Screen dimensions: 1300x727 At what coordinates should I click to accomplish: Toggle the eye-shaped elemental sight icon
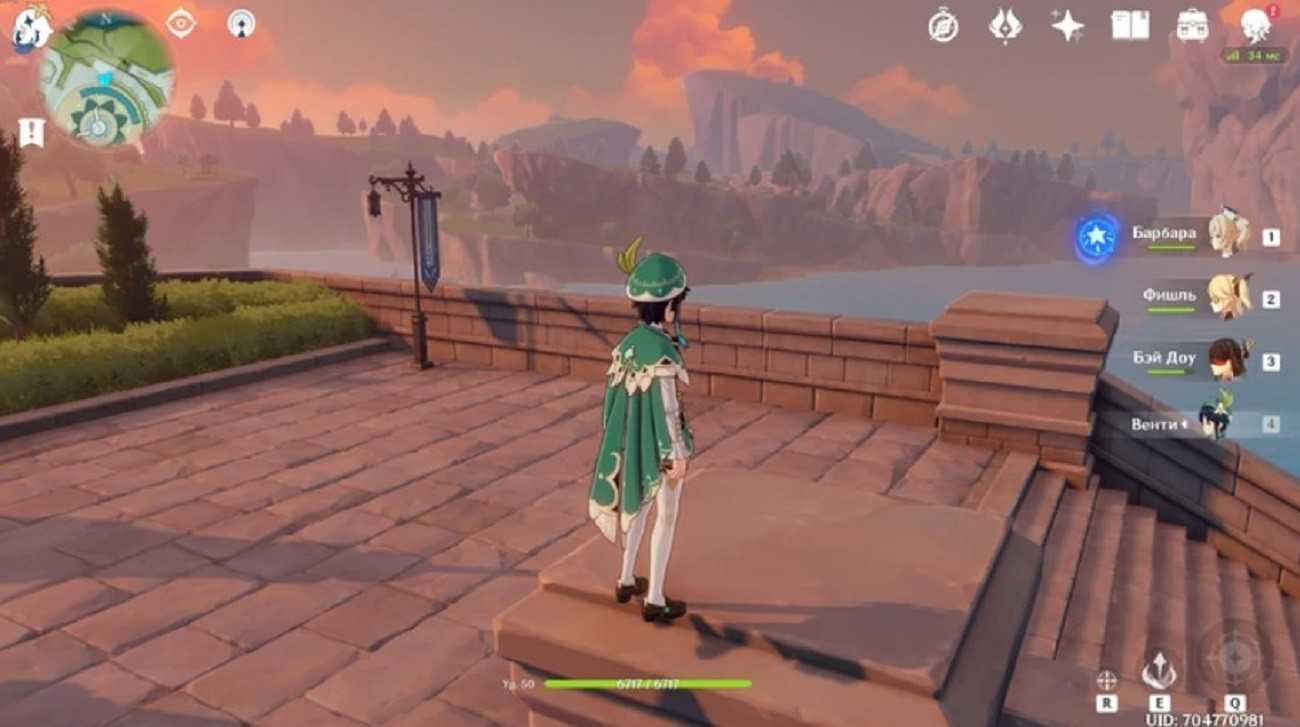click(x=181, y=23)
